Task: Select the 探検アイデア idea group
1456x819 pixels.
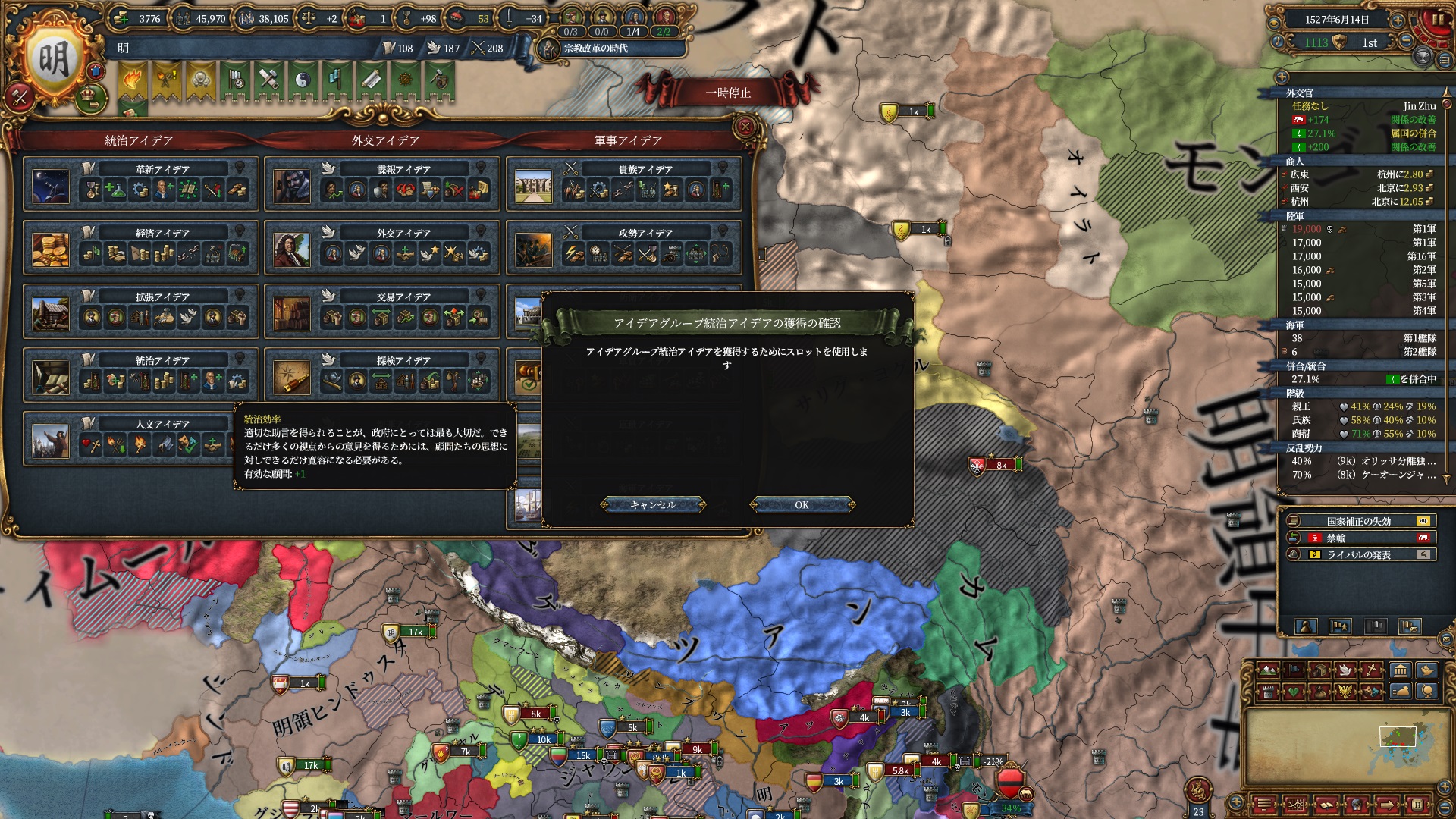Action: tap(403, 361)
